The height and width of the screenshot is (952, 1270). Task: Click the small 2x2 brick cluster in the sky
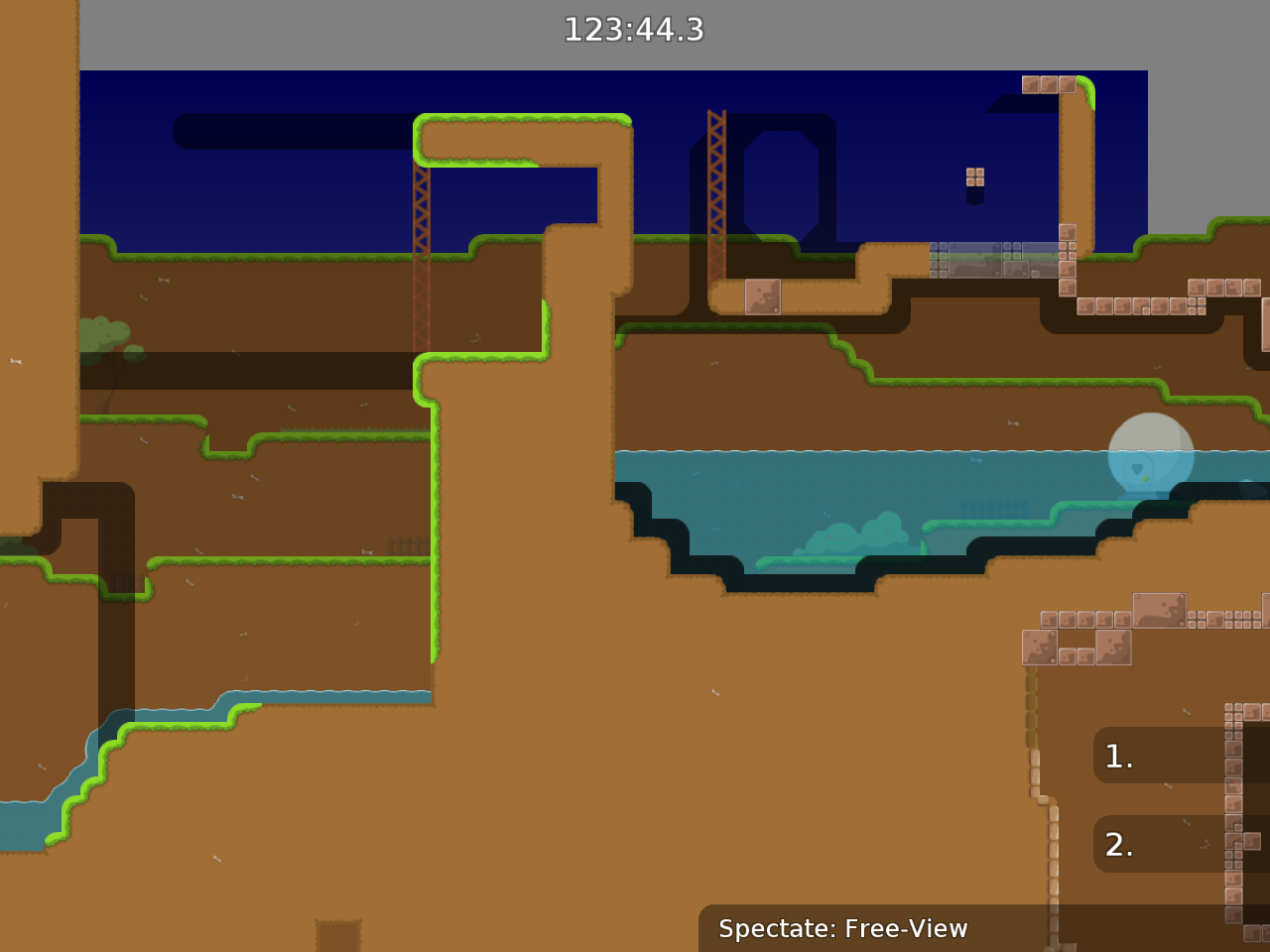(973, 177)
